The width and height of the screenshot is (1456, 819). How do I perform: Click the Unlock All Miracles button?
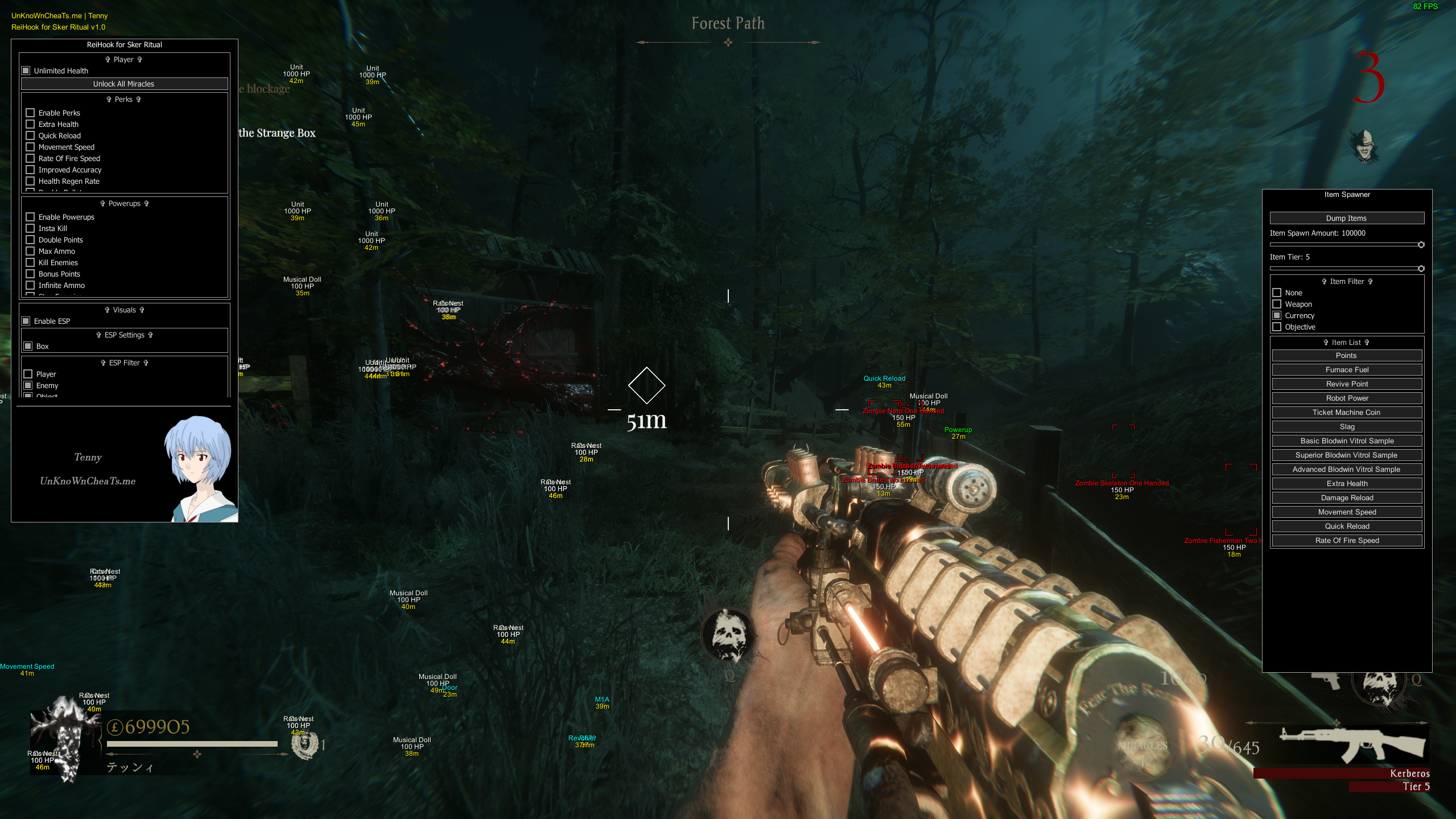(x=124, y=84)
